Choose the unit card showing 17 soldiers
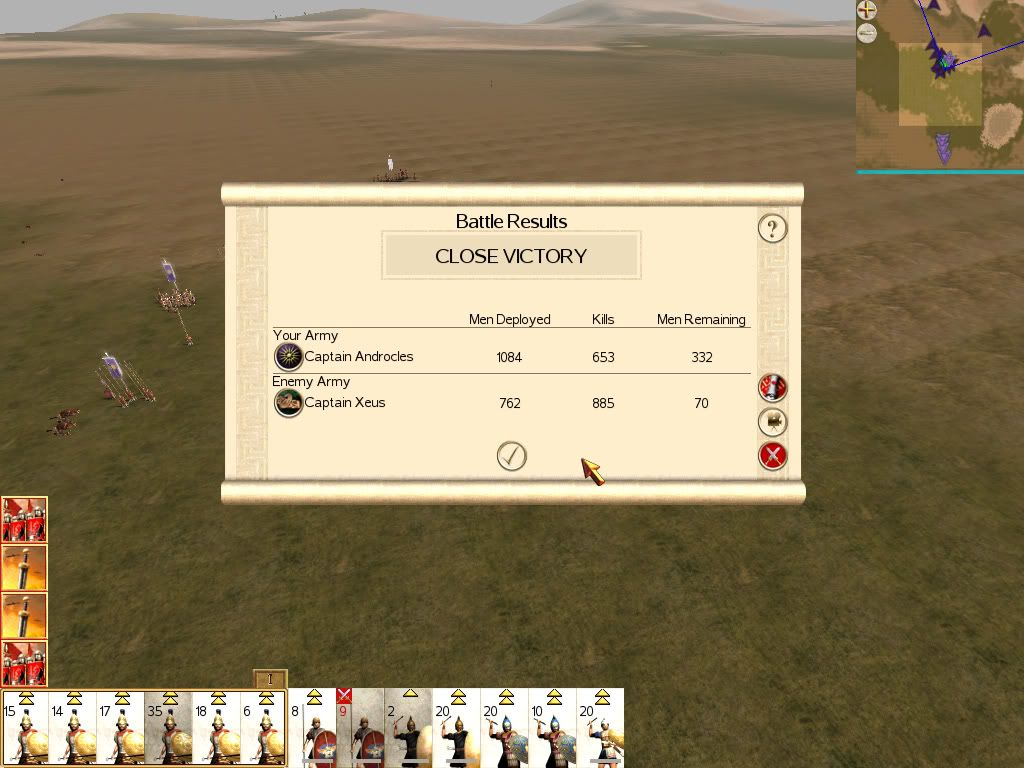Screen dimensions: 1024x768 click(x=121, y=728)
